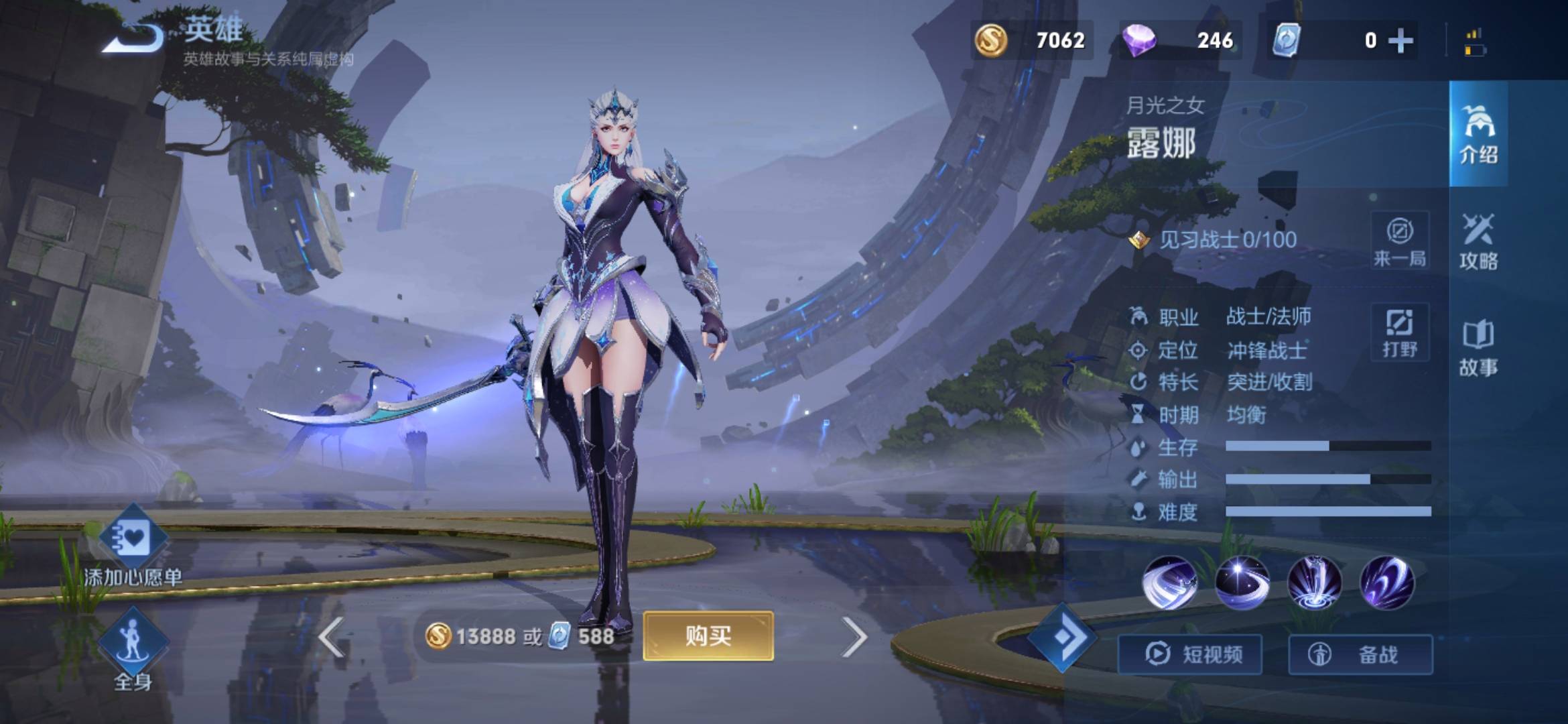Select the 打野 jungle role button
This screenshot has width=1568, height=724.
click(1400, 332)
